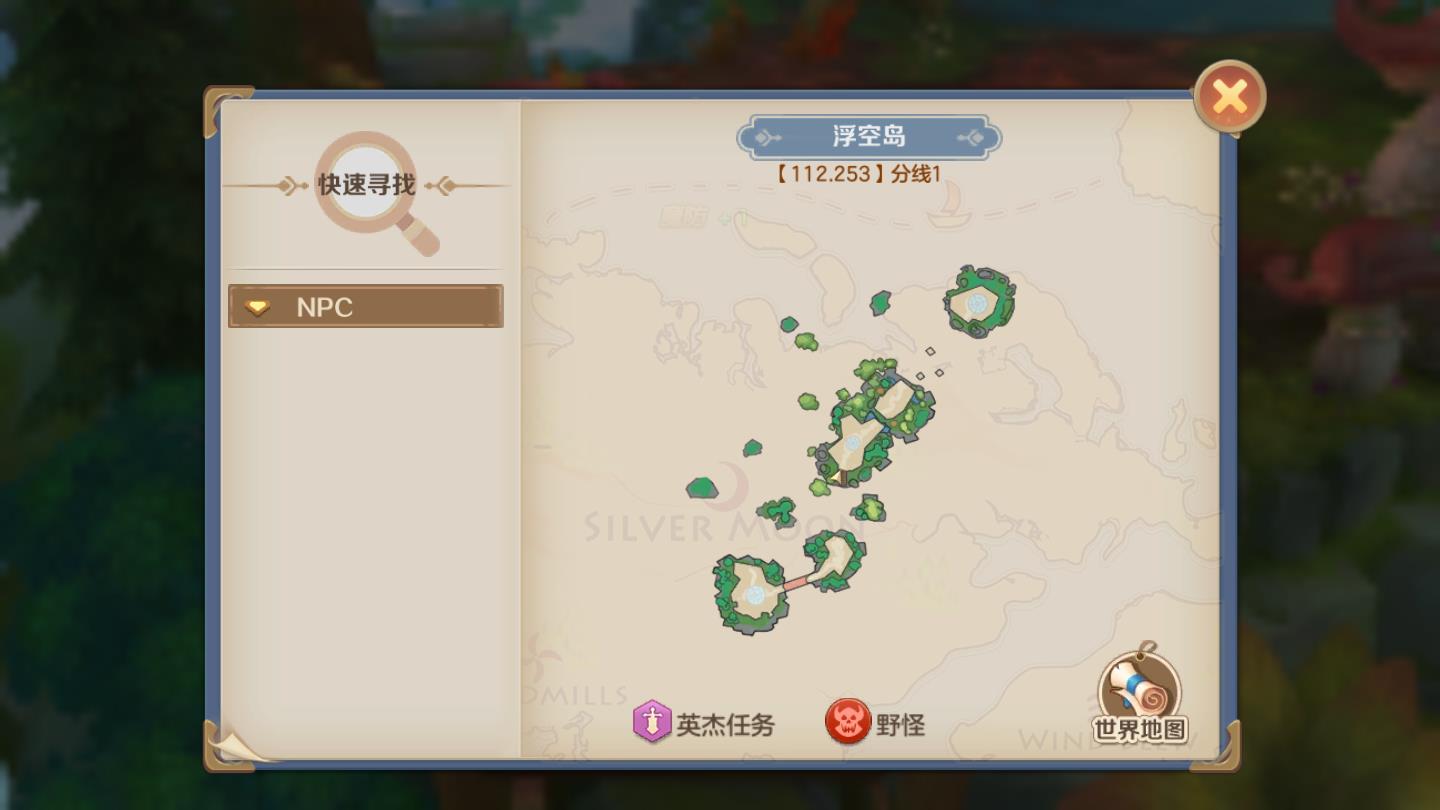The height and width of the screenshot is (810, 1440).
Task: Close the map with the orange X
Action: pos(1230,95)
